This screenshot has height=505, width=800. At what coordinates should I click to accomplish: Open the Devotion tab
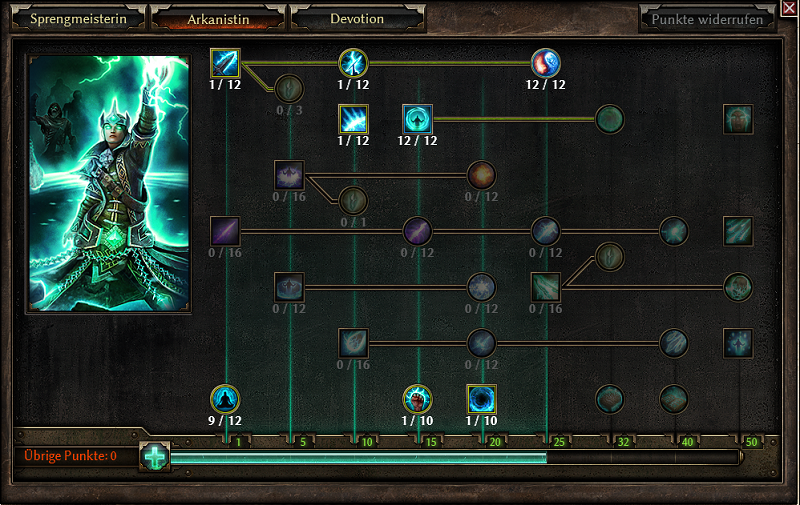point(357,19)
